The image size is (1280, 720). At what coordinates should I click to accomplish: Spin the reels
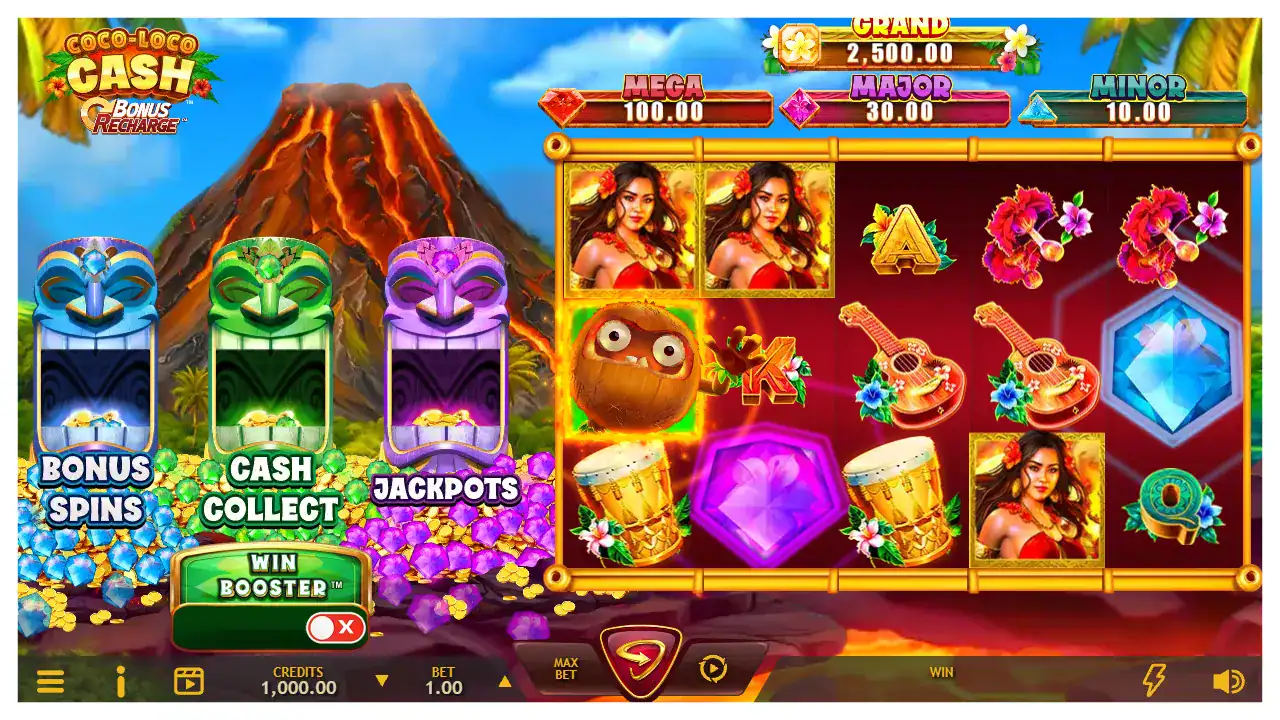click(640, 660)
